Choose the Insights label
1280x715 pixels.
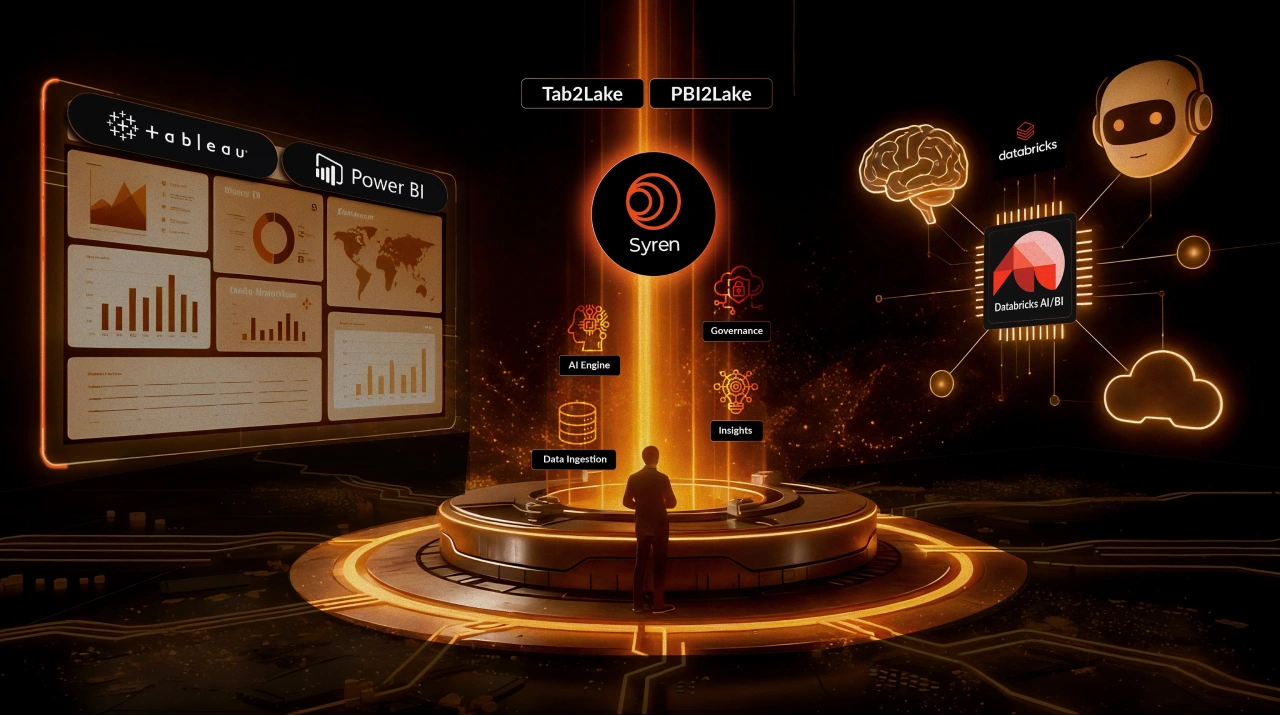[x=736, y=430]
